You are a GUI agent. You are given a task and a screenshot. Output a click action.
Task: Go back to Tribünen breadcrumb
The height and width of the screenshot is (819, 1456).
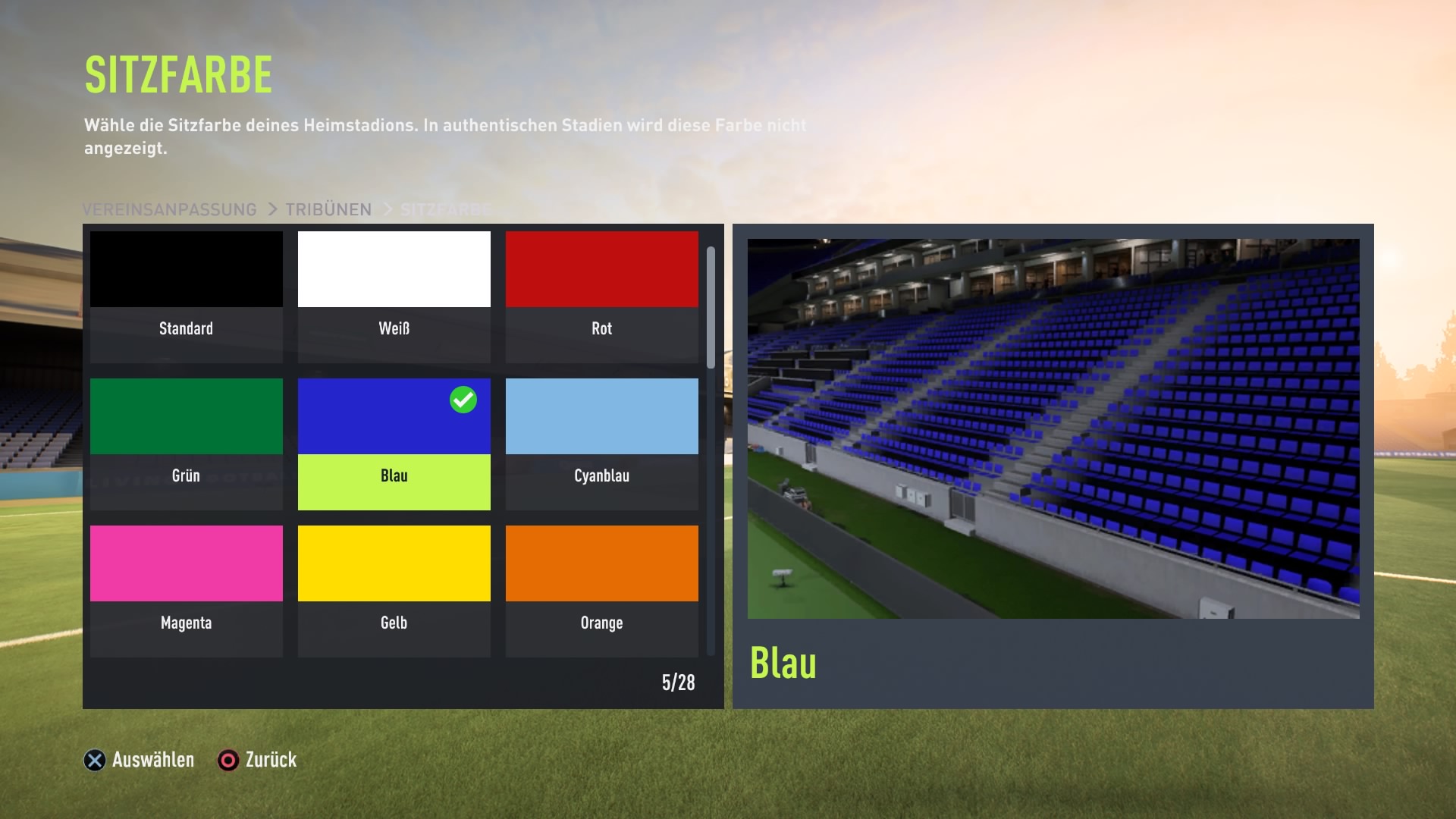(328, 209)
